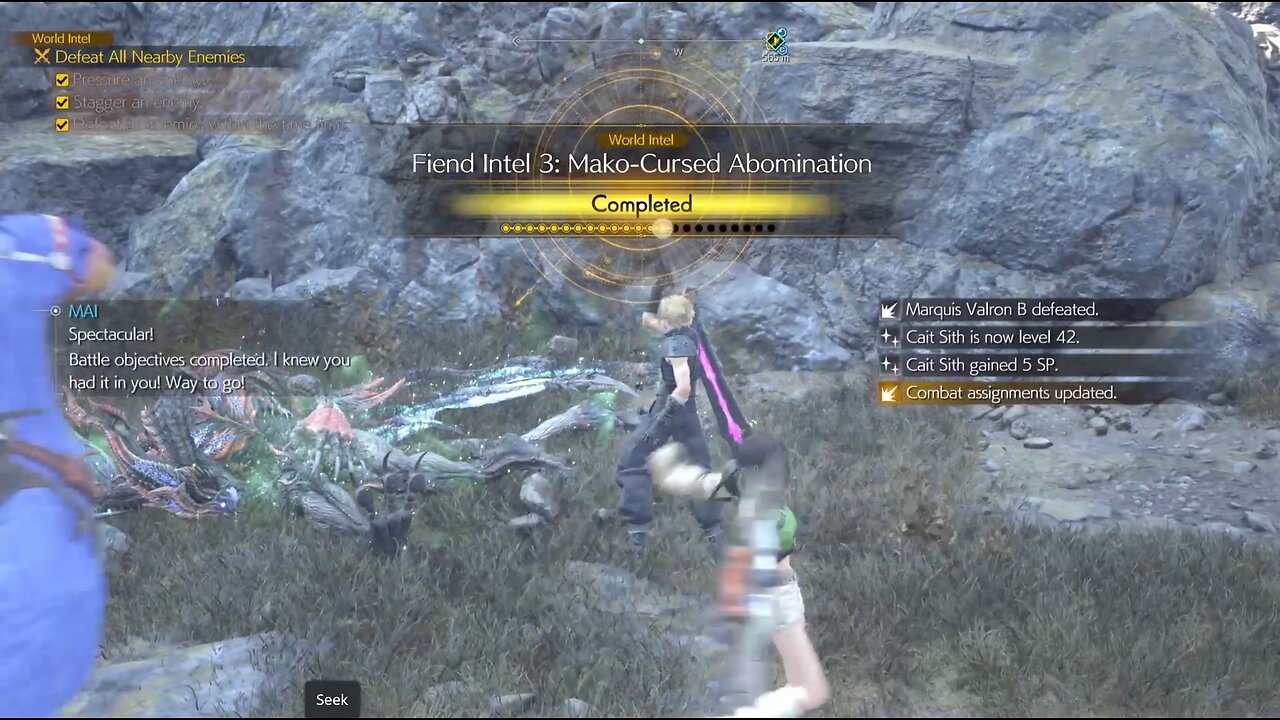Toggle the Pressure an enemy checkbox
Image resolution: width=1280 pixels, height=720 pixels.
[x=62, y=78]
